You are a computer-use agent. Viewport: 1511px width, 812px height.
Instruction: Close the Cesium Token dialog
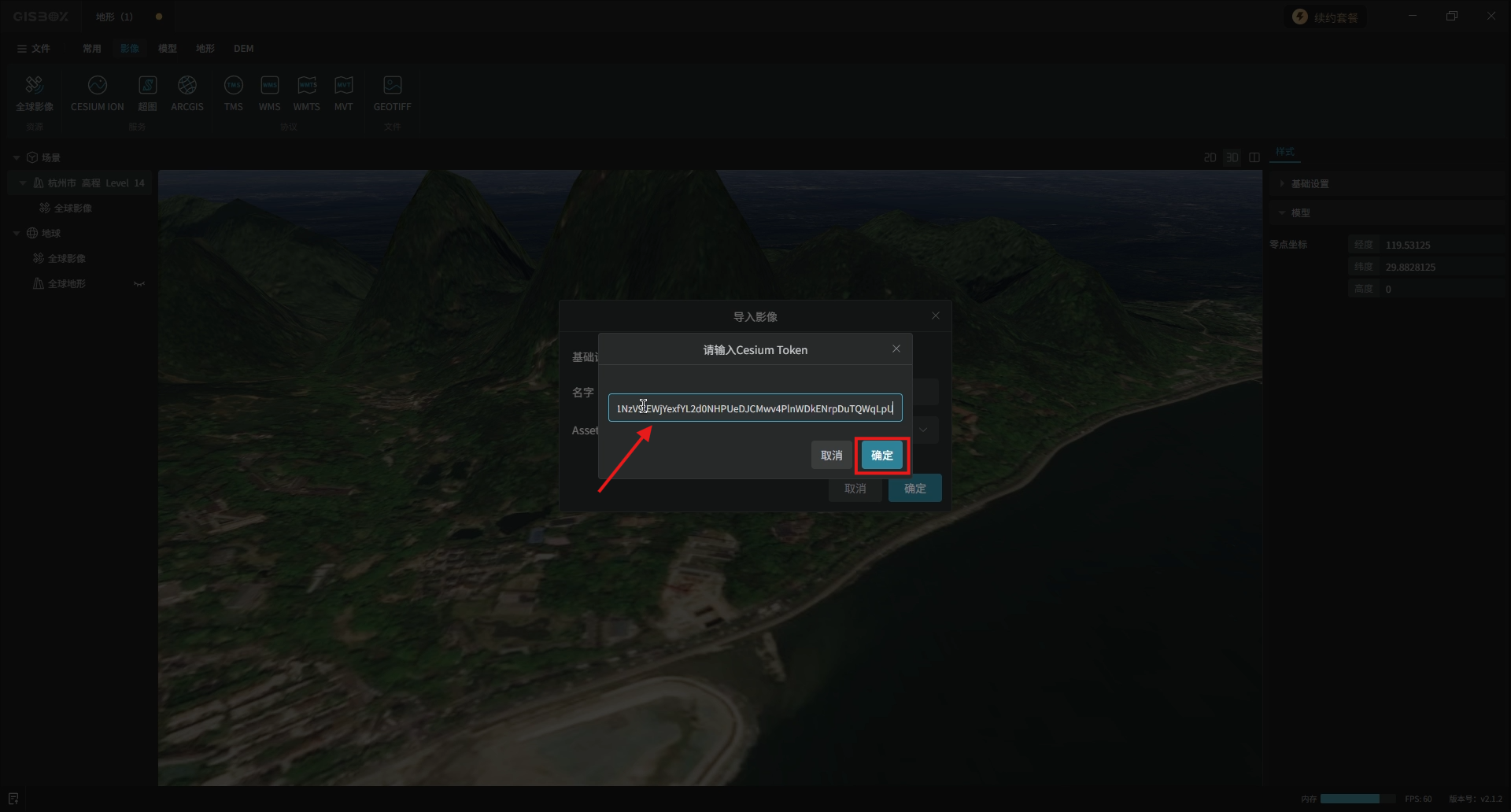(896, 349)
